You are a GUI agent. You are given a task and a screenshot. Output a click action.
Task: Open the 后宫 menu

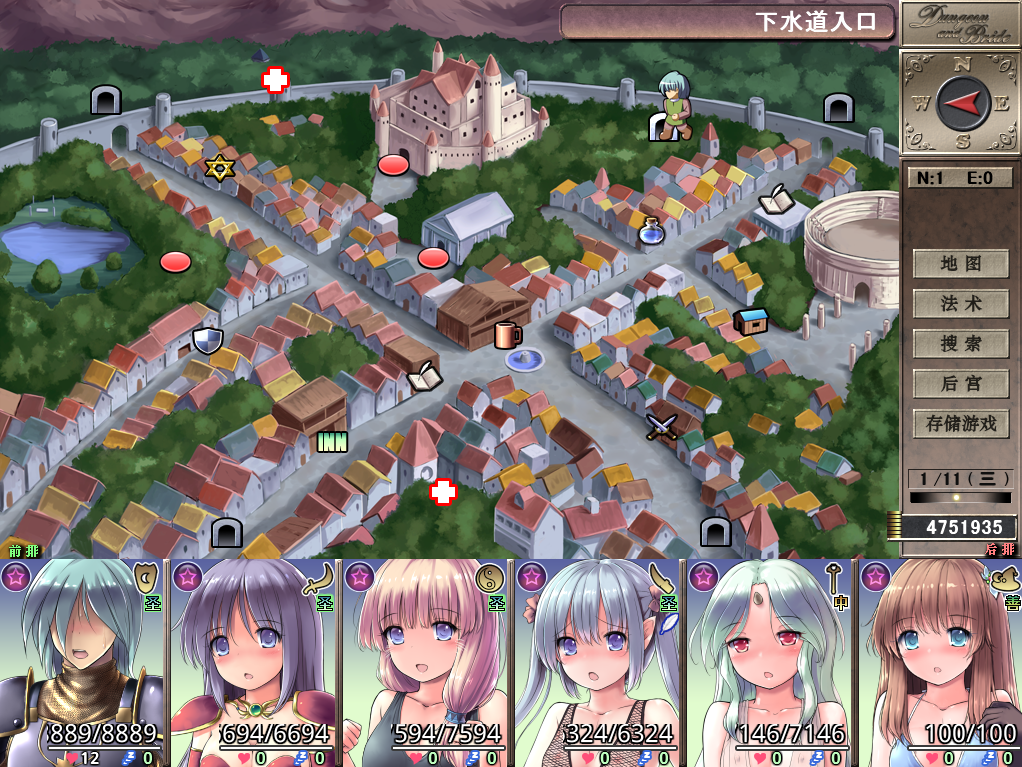point(960,384)
